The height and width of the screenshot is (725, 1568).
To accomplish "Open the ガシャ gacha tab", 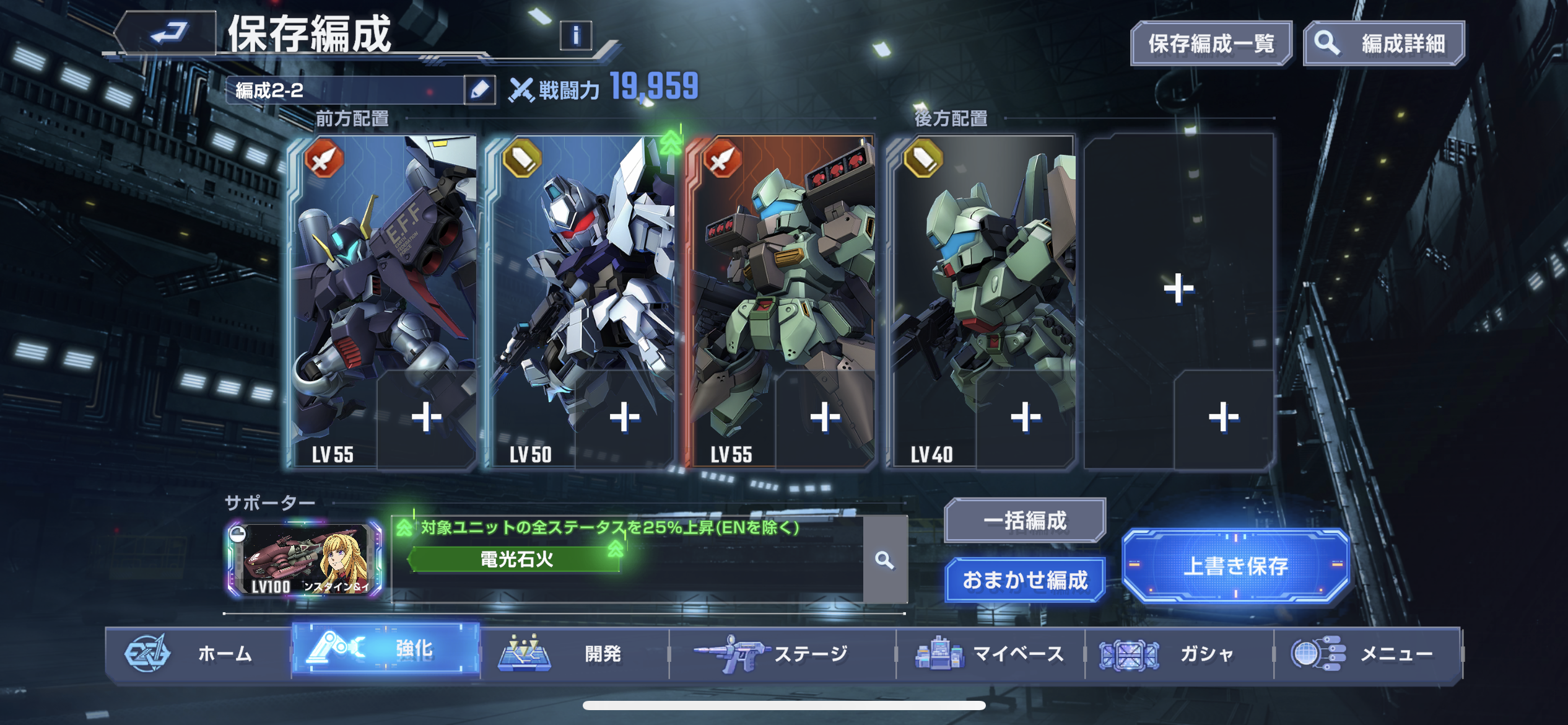I will [x=1179, y=653].
